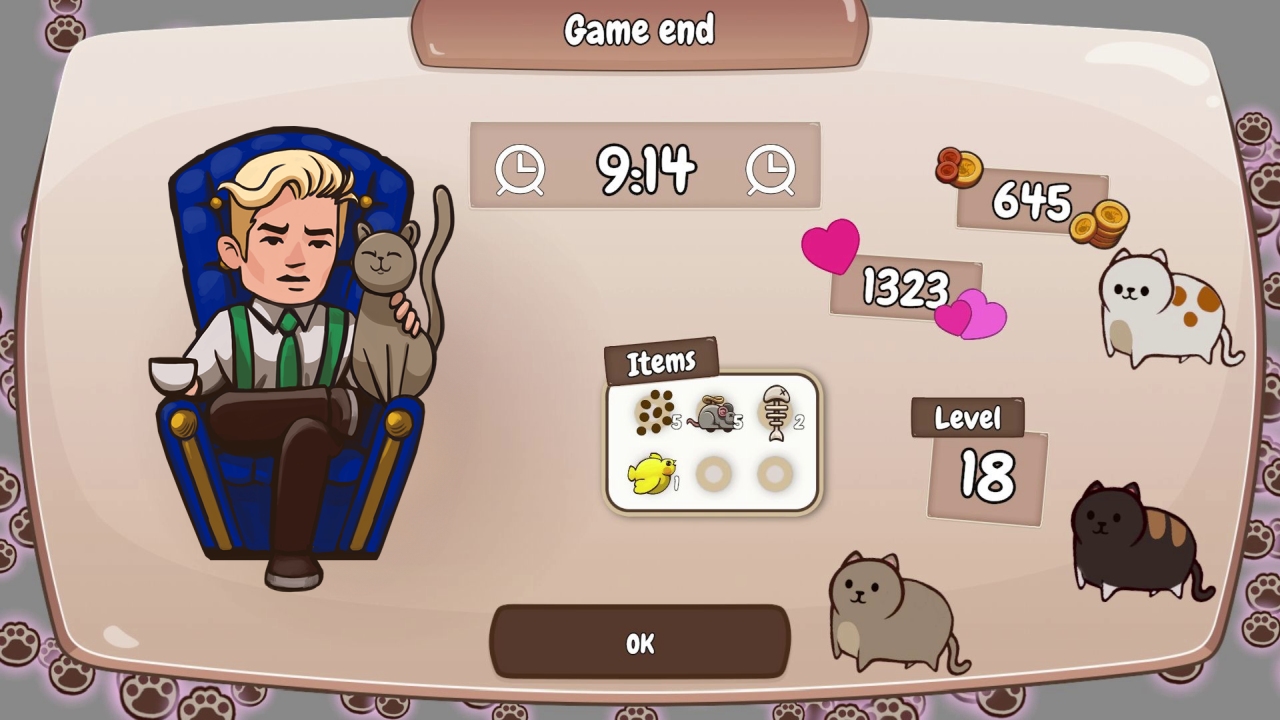Image resolution: width=1280 pixels, height=720 pixels.
Task: Select the cat food kibble item
Action: click(654, 414)
